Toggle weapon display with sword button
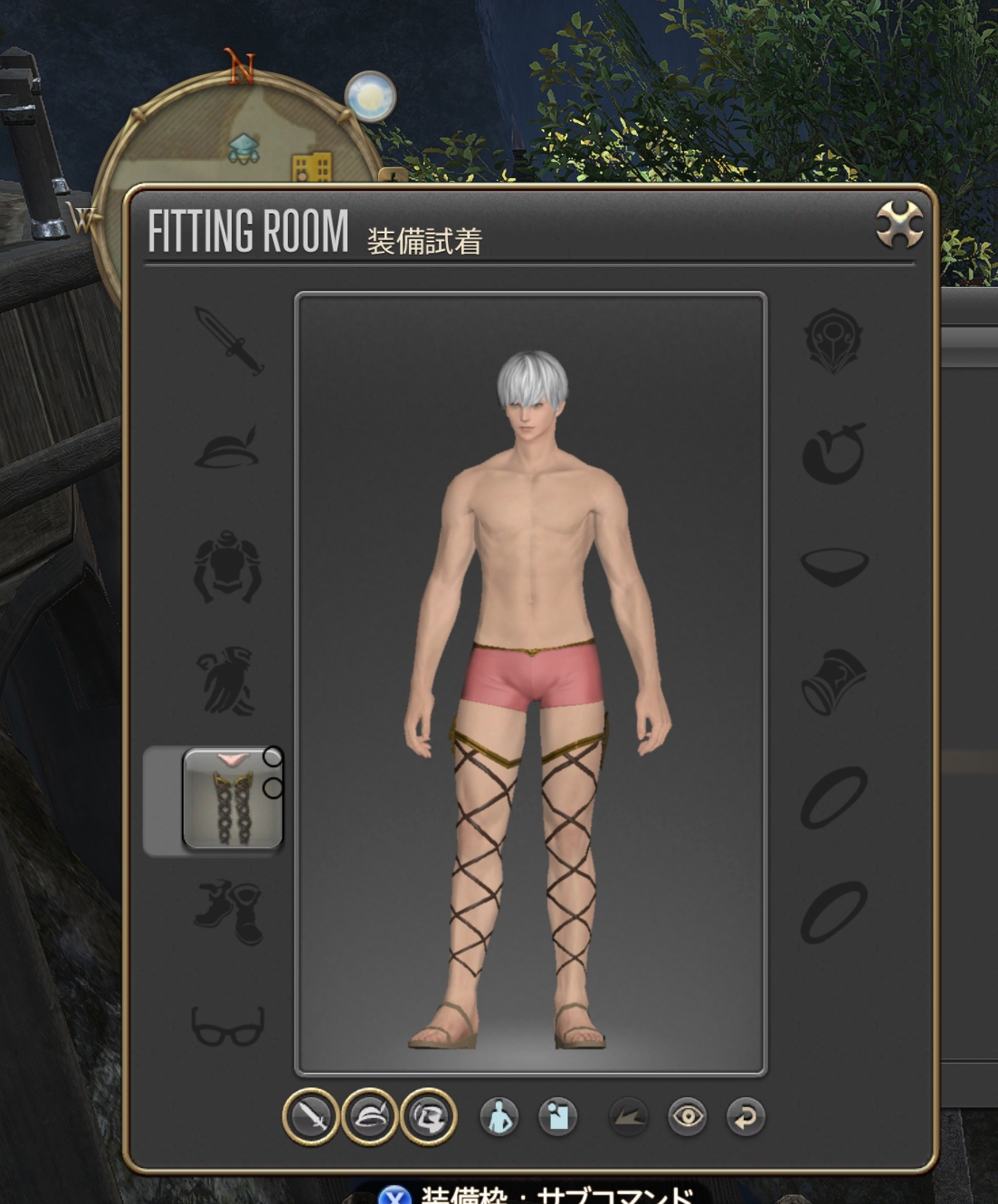 click(310, 1117)
